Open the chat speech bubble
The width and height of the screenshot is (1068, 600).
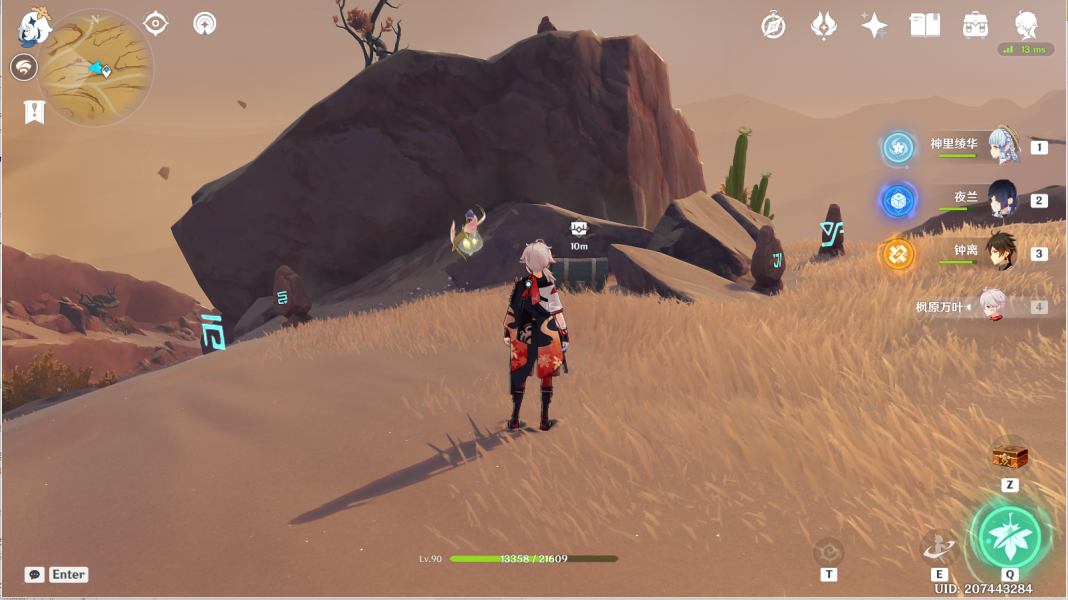click(35, 575)
